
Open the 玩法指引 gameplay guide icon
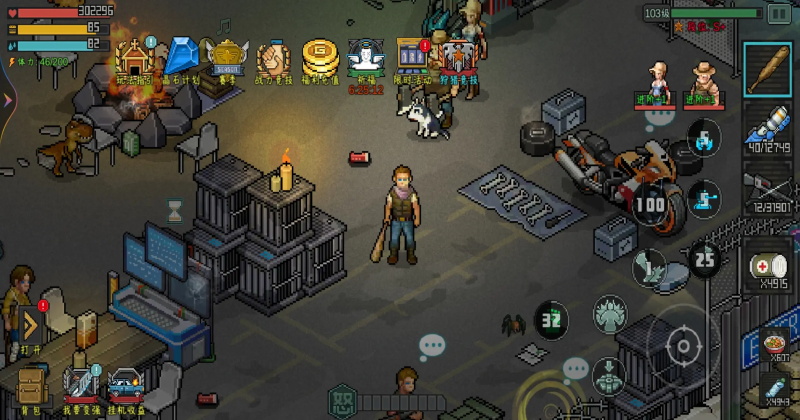[x=132, y=58]
